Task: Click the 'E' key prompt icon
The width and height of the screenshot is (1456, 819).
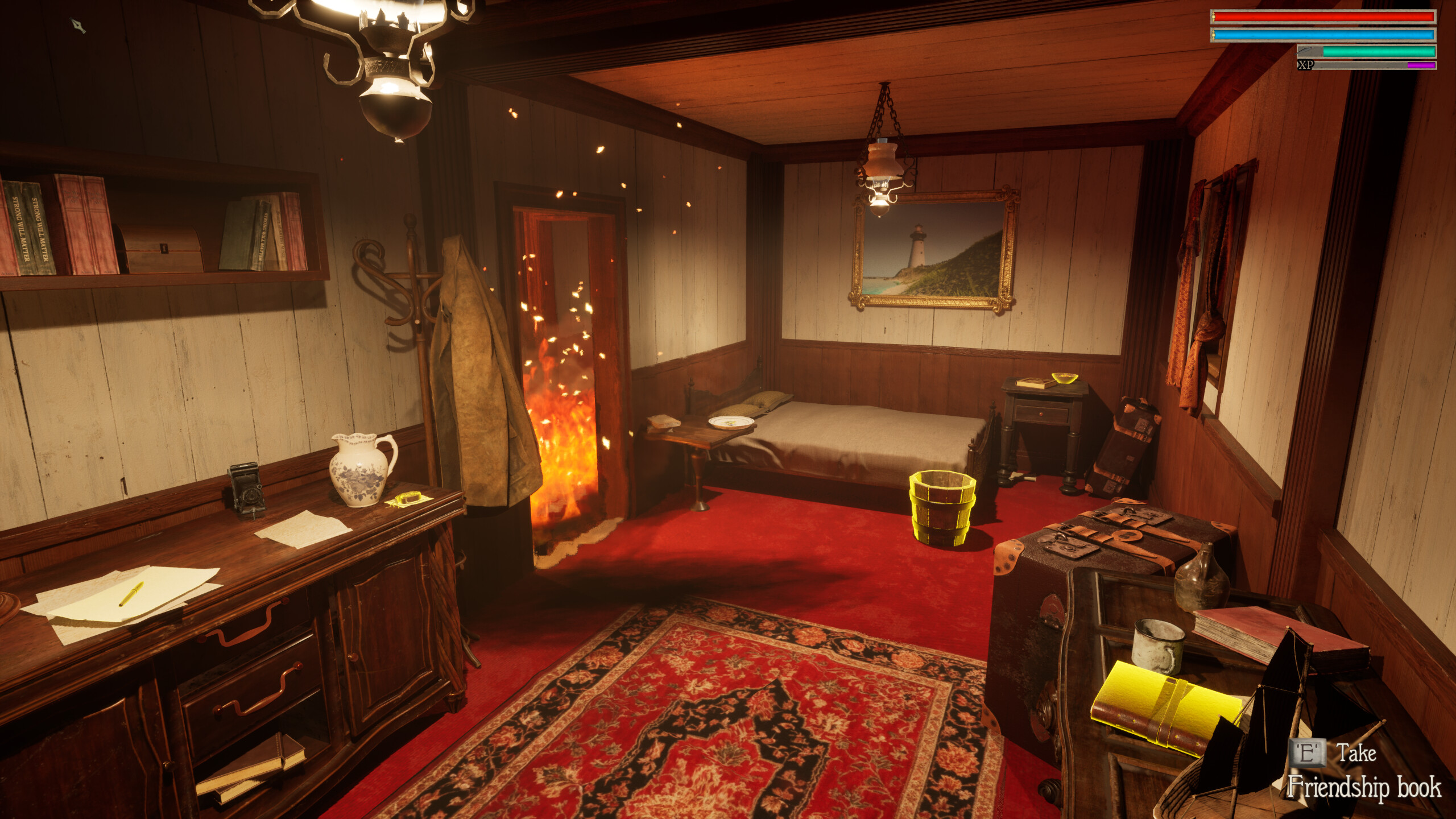Action: click(x=1306, y=754)
